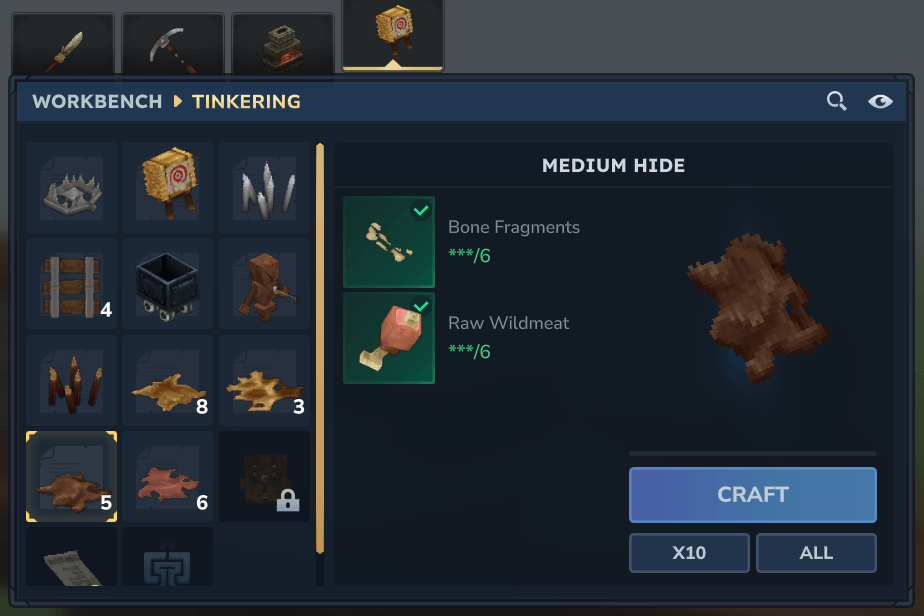
Task: Pick the metal spikes recipe
Action: (x=264, y=187)
